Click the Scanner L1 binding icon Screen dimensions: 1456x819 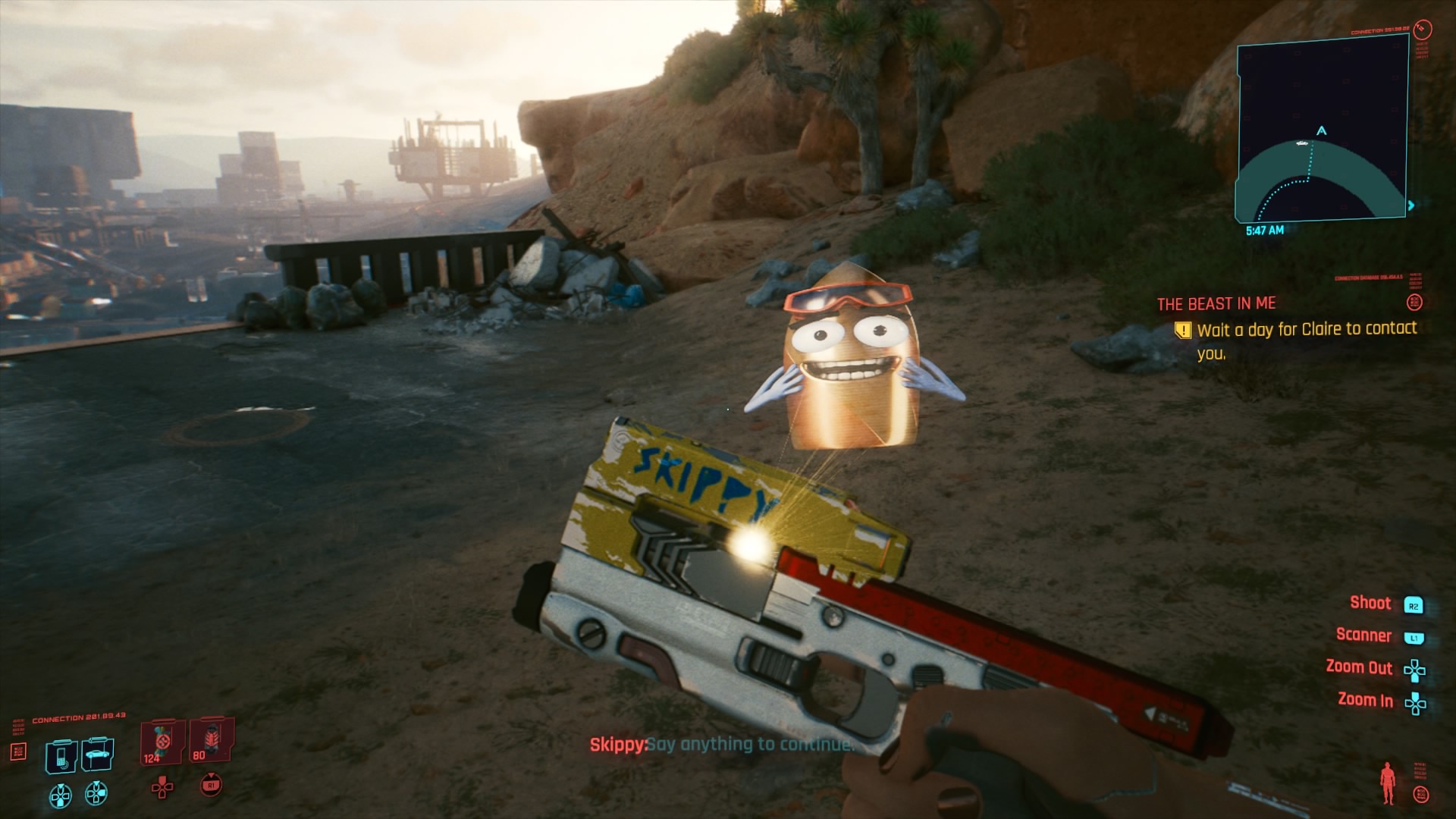[x=1414, y=639]
